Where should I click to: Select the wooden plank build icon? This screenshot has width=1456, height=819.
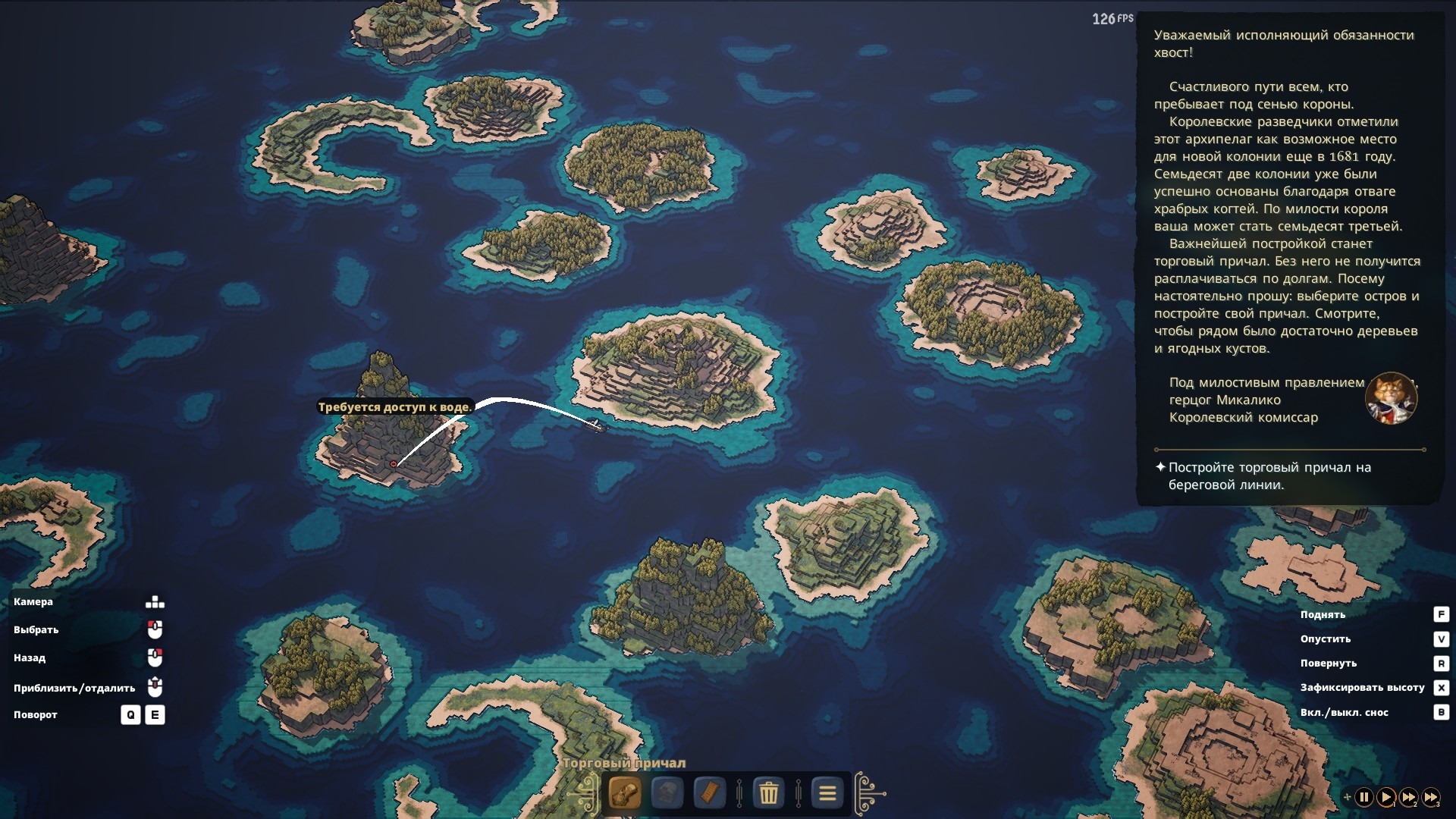709,793
